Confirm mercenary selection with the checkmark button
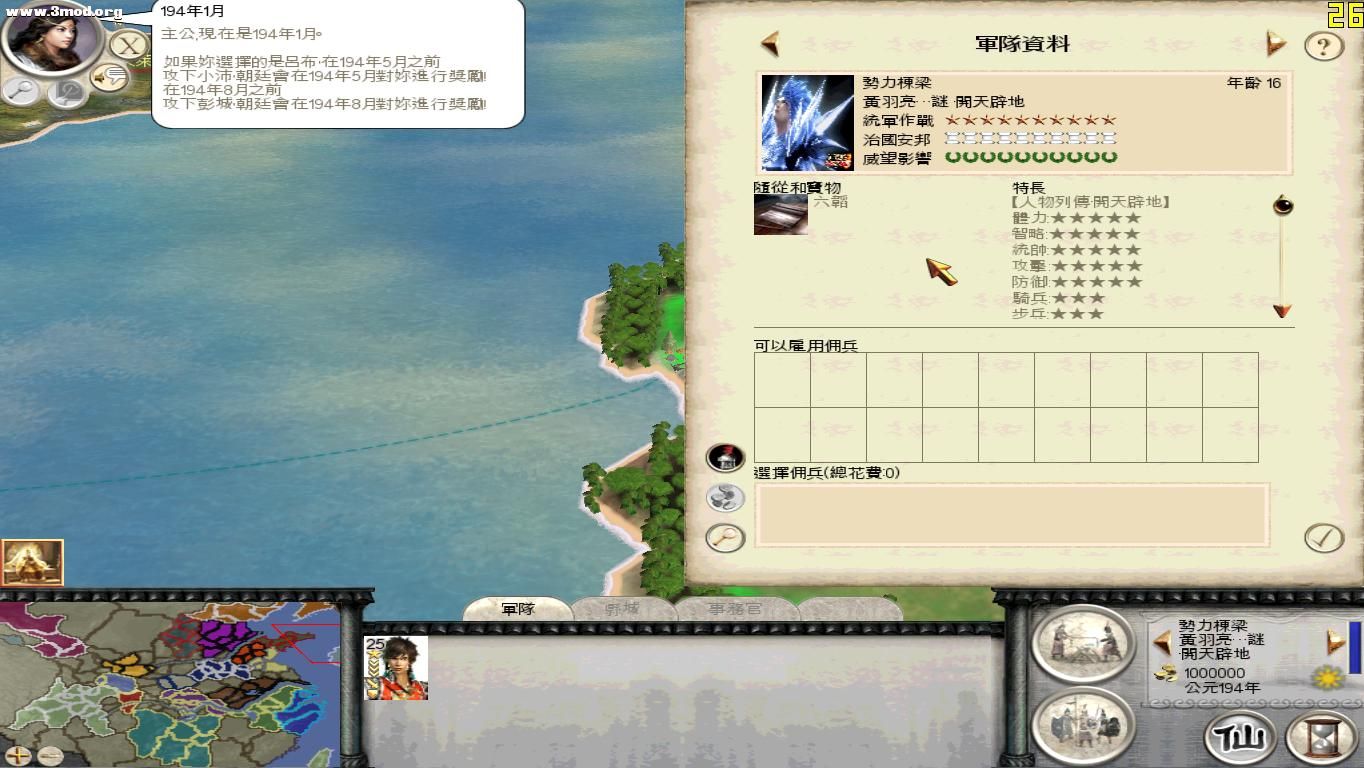Screen dimensions: 1364x768 [1325, 536]
